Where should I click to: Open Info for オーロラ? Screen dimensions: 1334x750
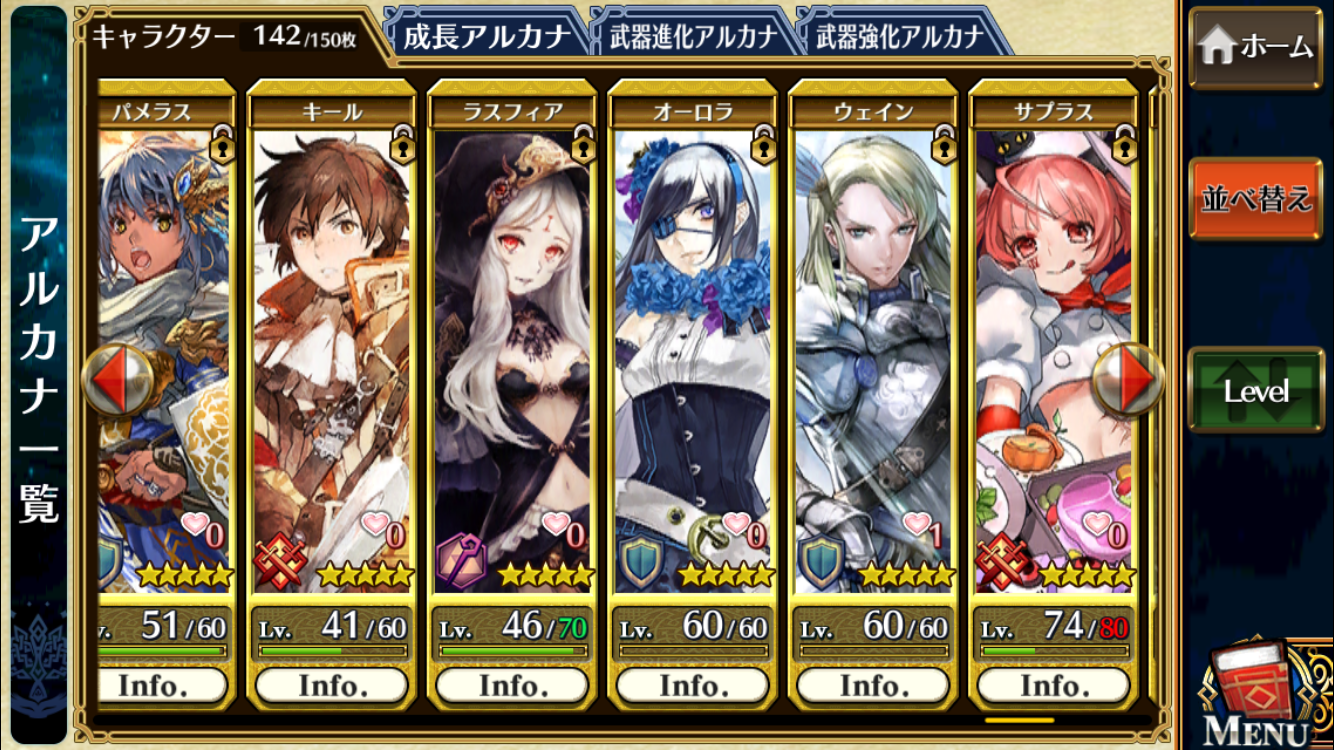(692, 686)
